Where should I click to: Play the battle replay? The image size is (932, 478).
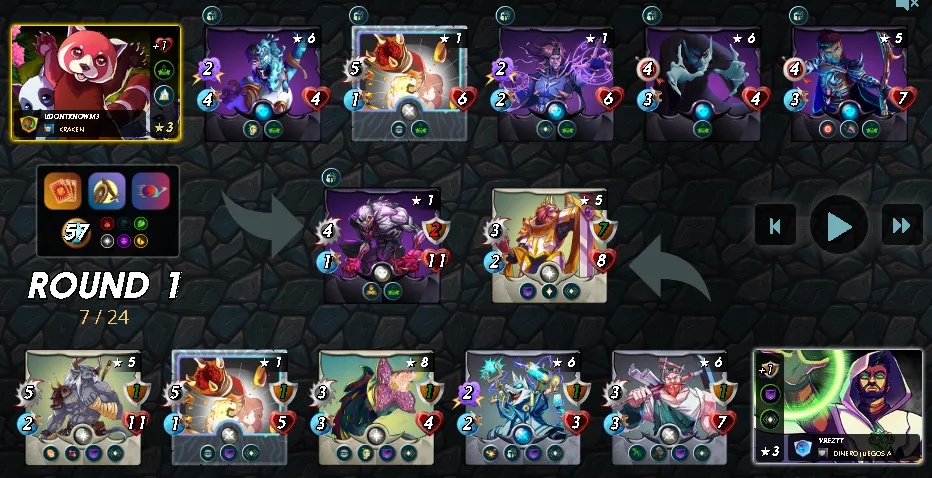pyautogui.click(x=838, y=225)
